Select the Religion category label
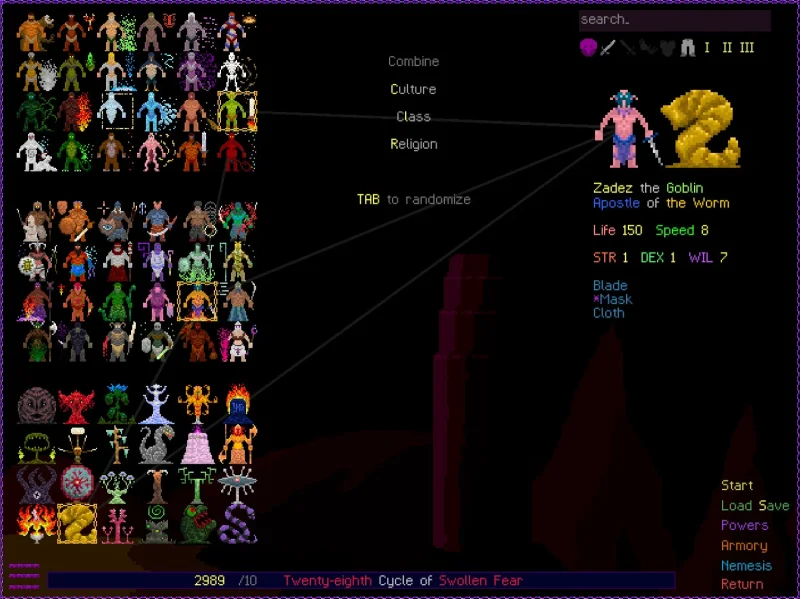 (413, 144)
